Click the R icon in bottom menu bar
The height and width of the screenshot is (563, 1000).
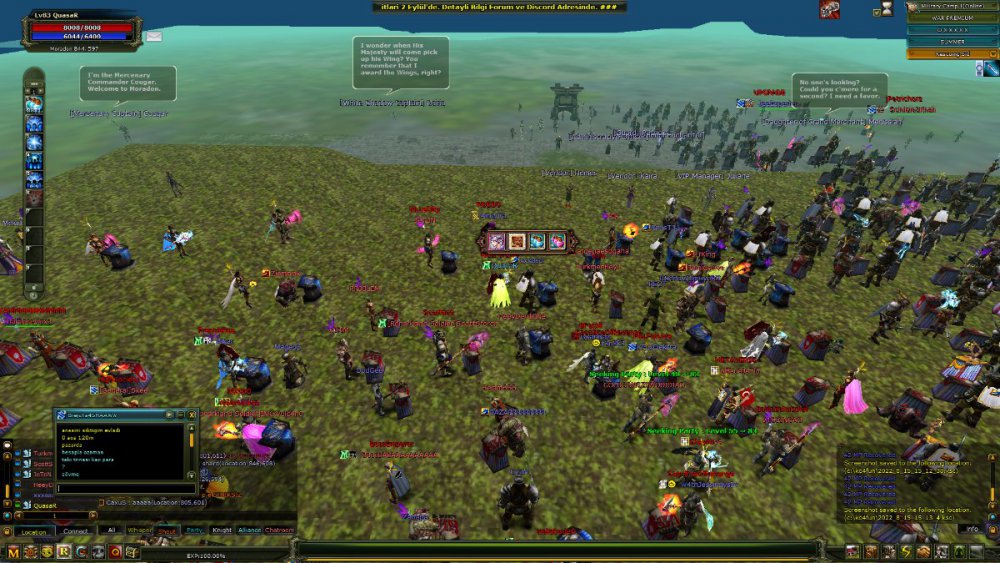pyautogui.click(x=64, y=551)
